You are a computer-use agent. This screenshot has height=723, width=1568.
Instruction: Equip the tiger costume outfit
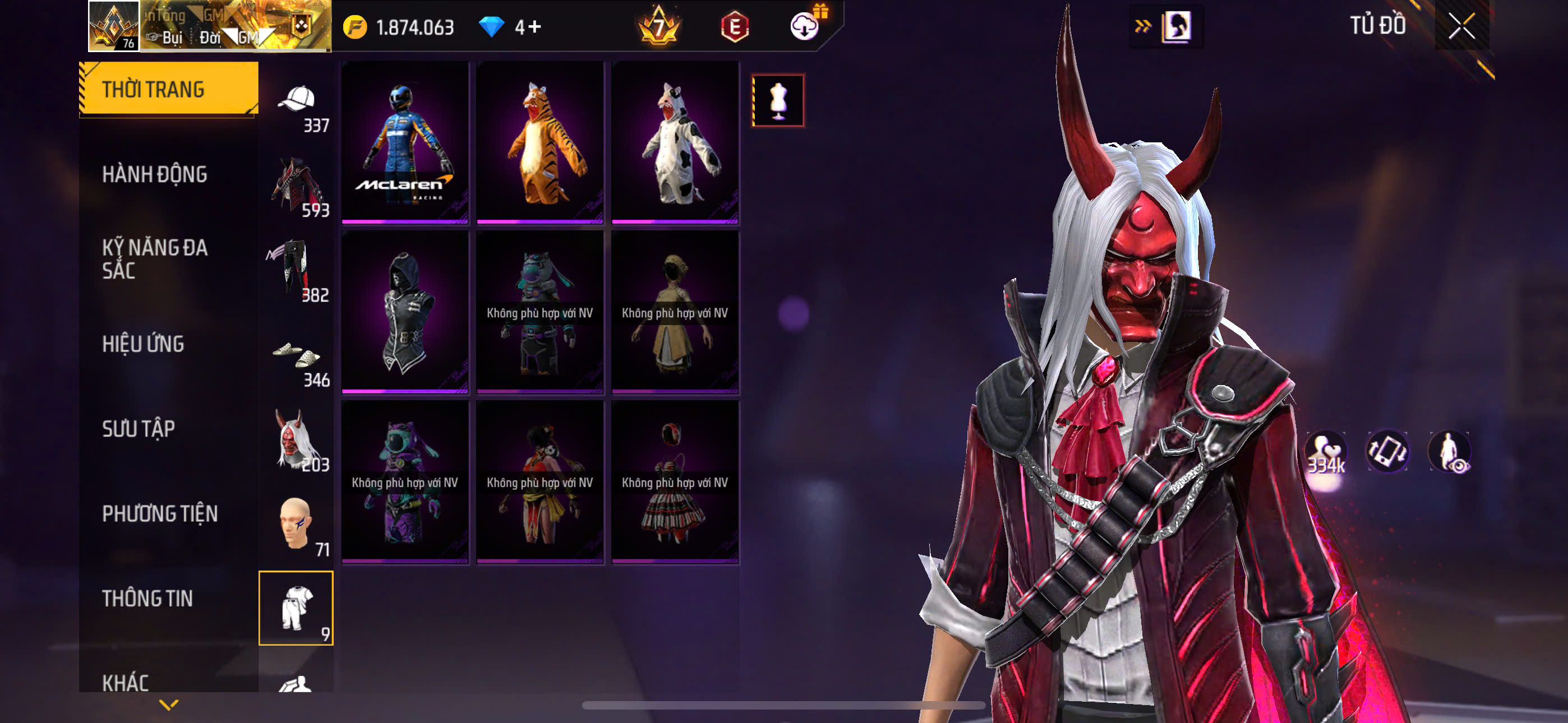click(540, 142)
